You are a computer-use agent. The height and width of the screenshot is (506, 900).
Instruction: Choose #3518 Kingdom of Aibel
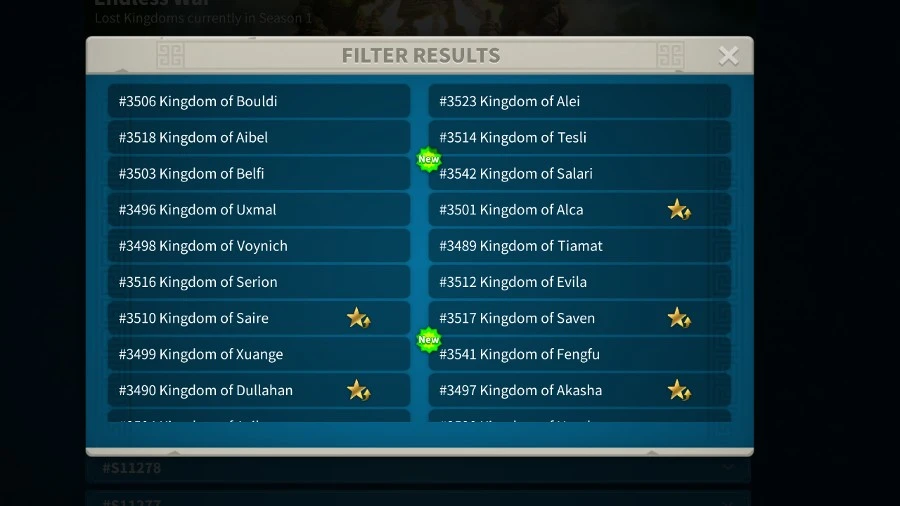click(x=258, y=137)
